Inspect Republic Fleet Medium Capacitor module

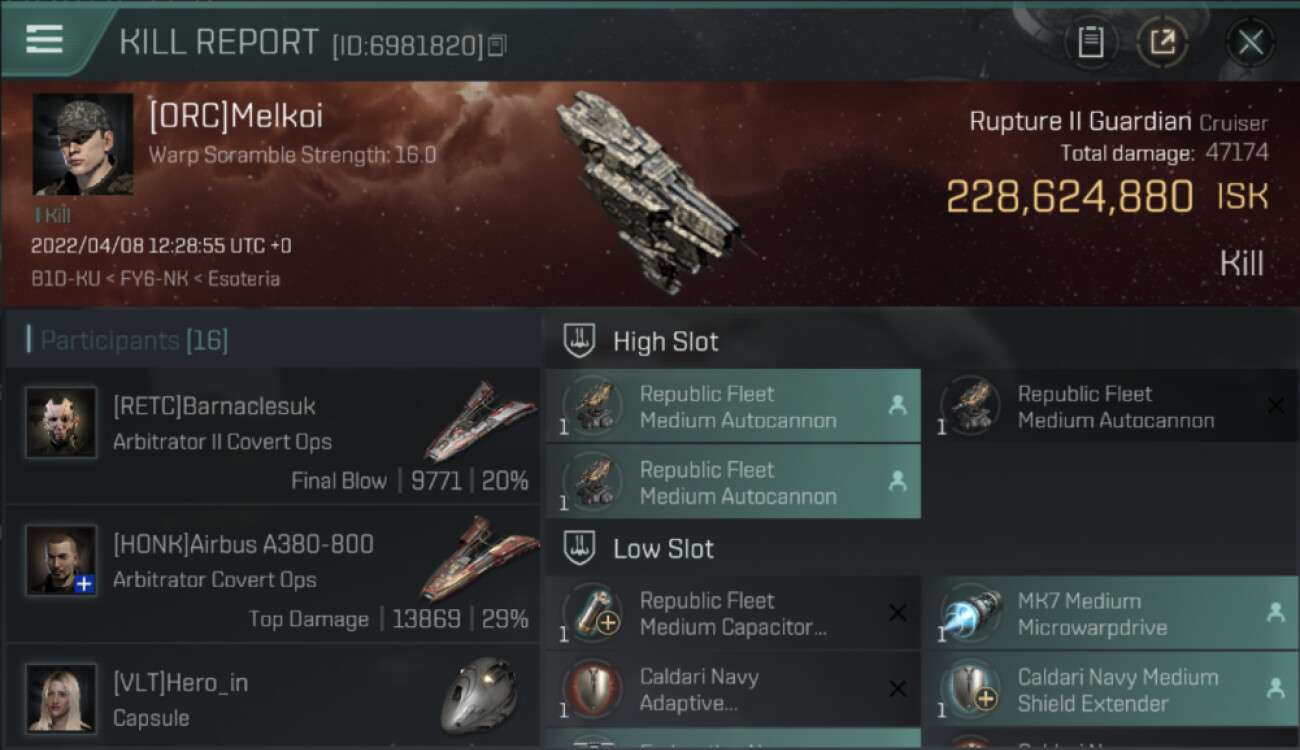click(x=732, y=614)
